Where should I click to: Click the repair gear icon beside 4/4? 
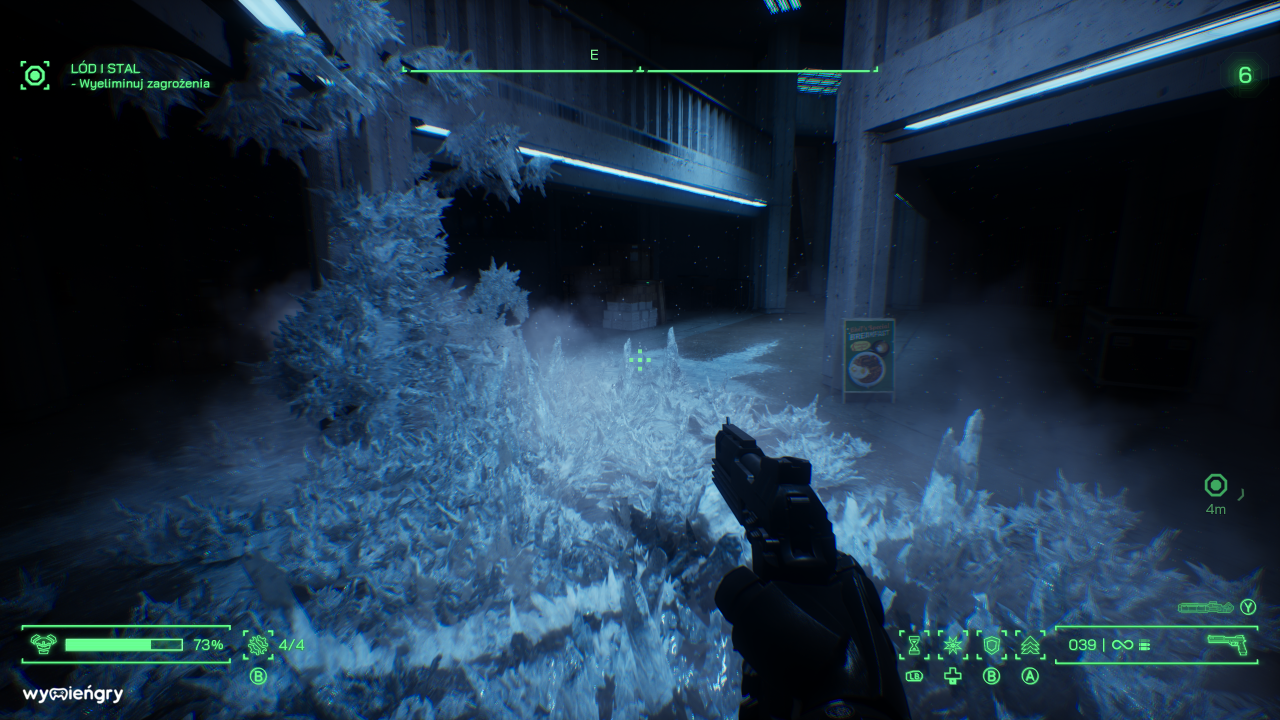pyautogui.click(x=258, y=645)
